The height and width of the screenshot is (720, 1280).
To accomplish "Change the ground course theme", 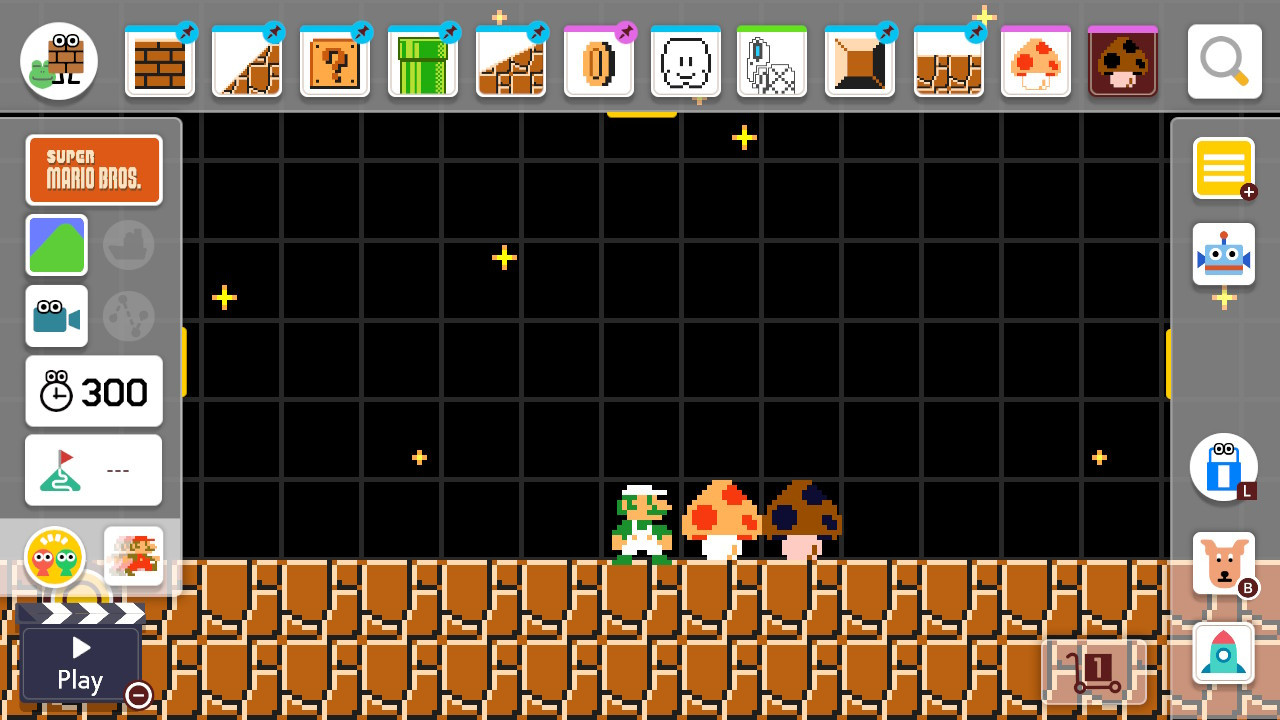I will point(57,244).
